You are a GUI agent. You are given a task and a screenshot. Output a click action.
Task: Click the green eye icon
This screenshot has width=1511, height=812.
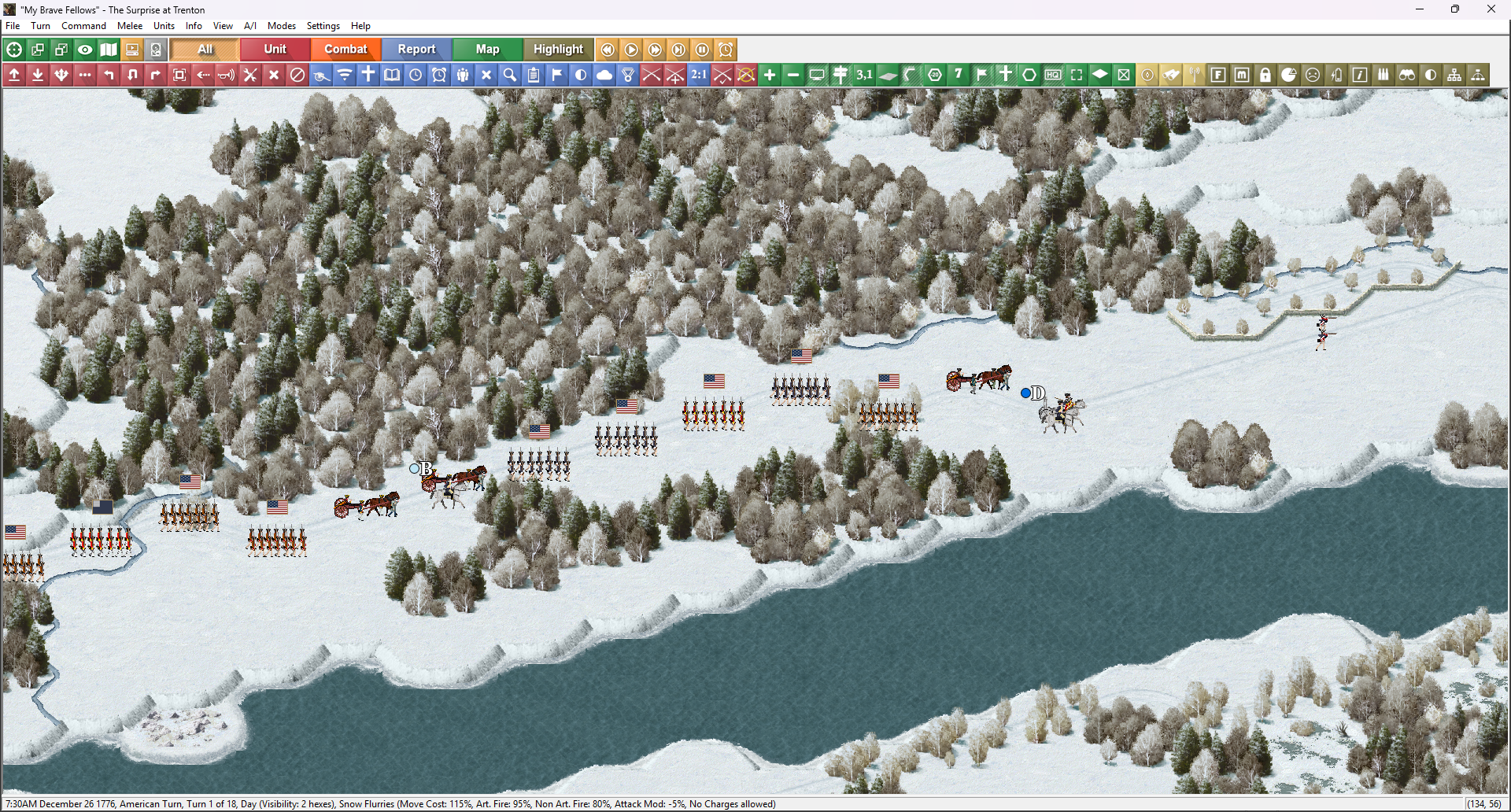click(x=85, y=50)
